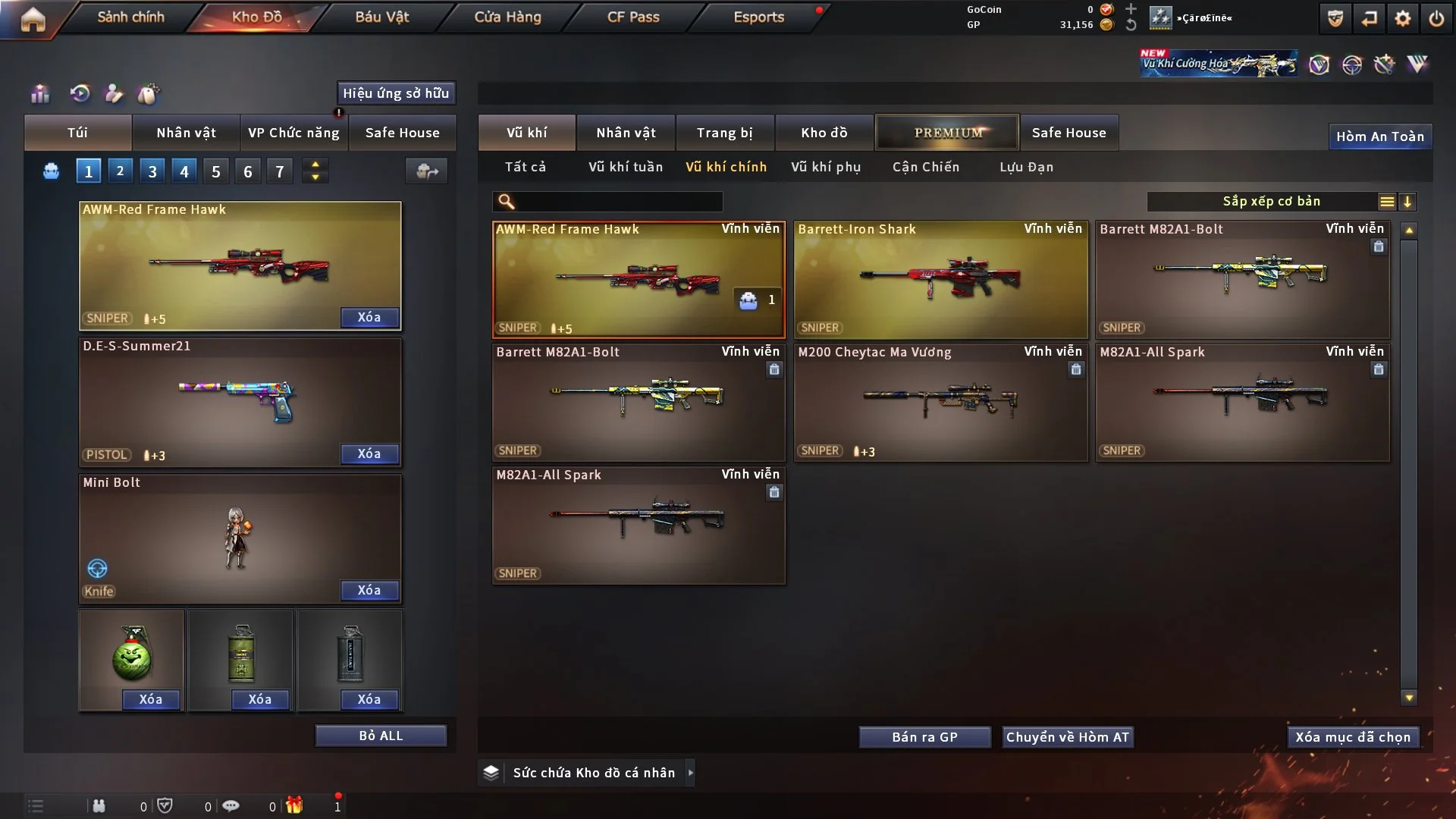Open Hòm An Toàn safe box
The image size is (1456, 819).
(1379, 136)
